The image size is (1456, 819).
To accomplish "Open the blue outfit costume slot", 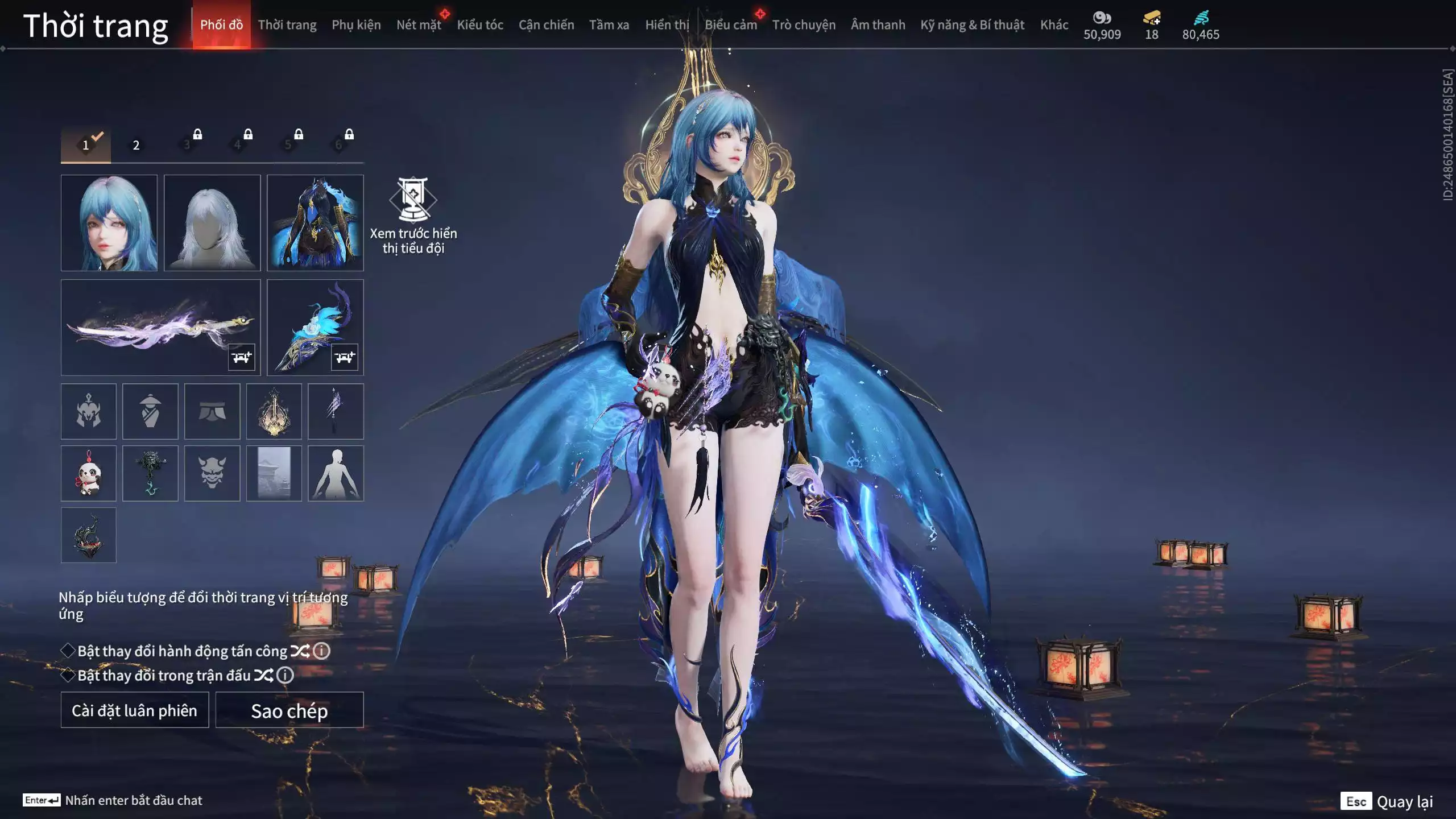I will coord(315,223).
